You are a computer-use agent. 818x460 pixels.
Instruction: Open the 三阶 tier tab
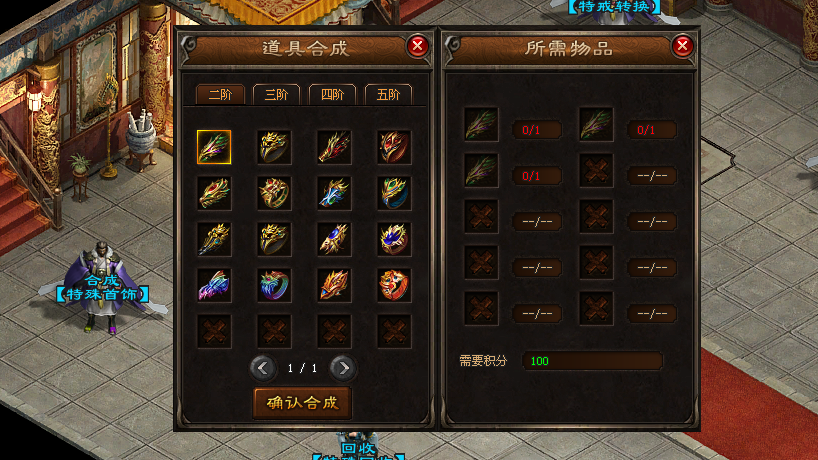click(276, 95)
